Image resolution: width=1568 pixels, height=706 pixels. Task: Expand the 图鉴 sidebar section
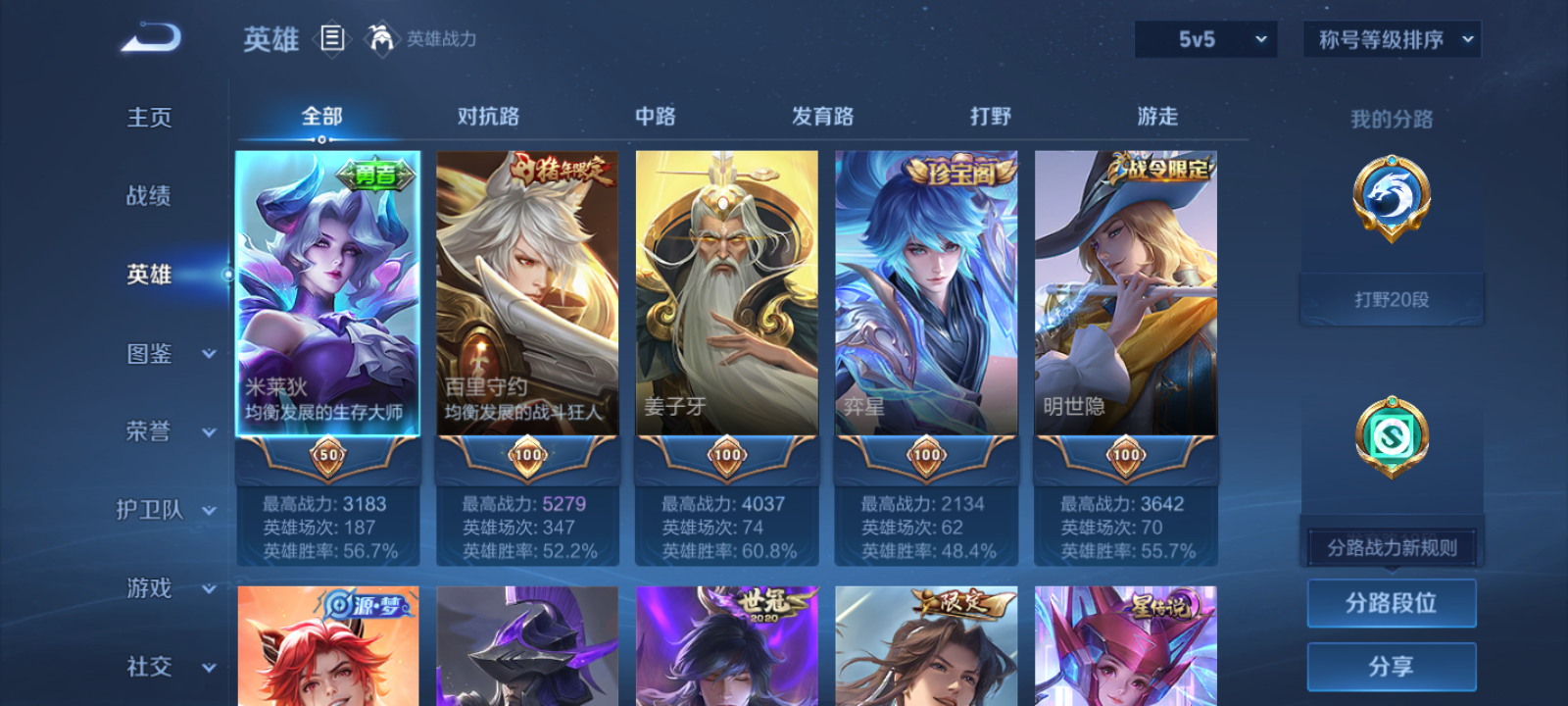point(167,354)
